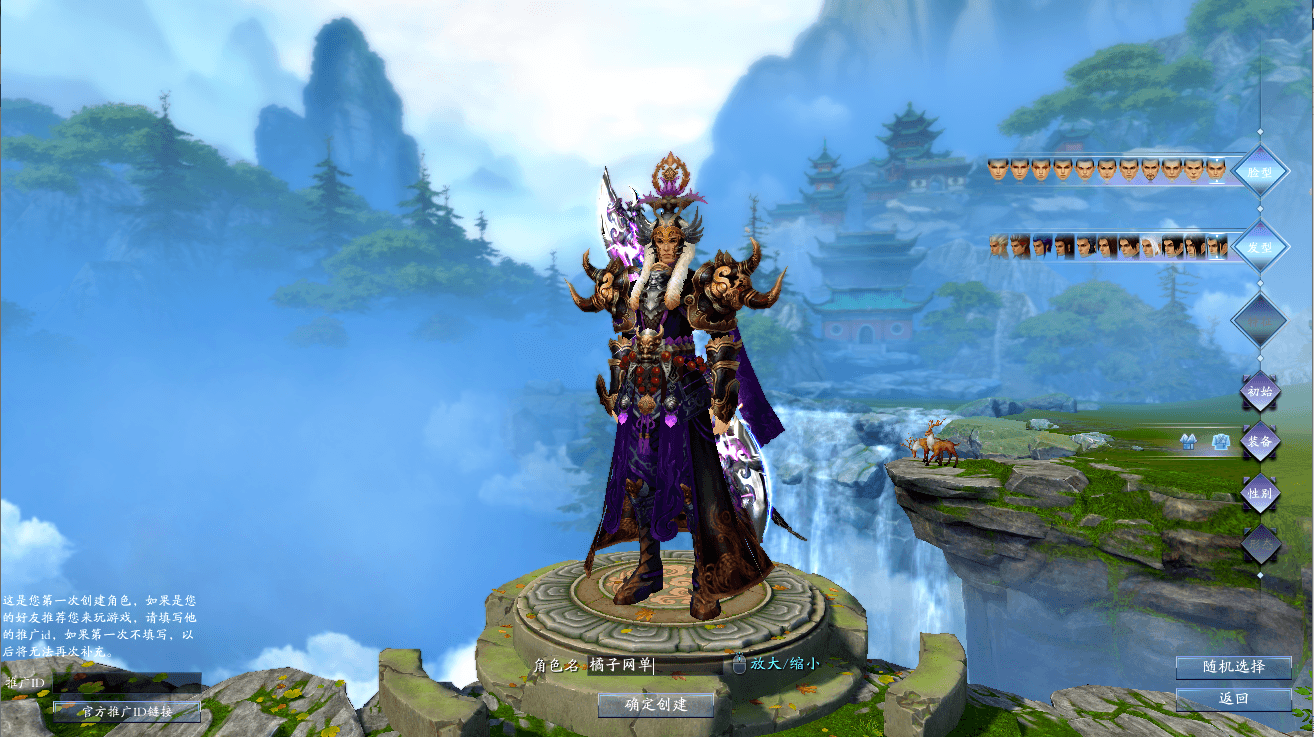Select the second light-blue robe icon
Viewport: 1314px width, 737px height.
1220,441
